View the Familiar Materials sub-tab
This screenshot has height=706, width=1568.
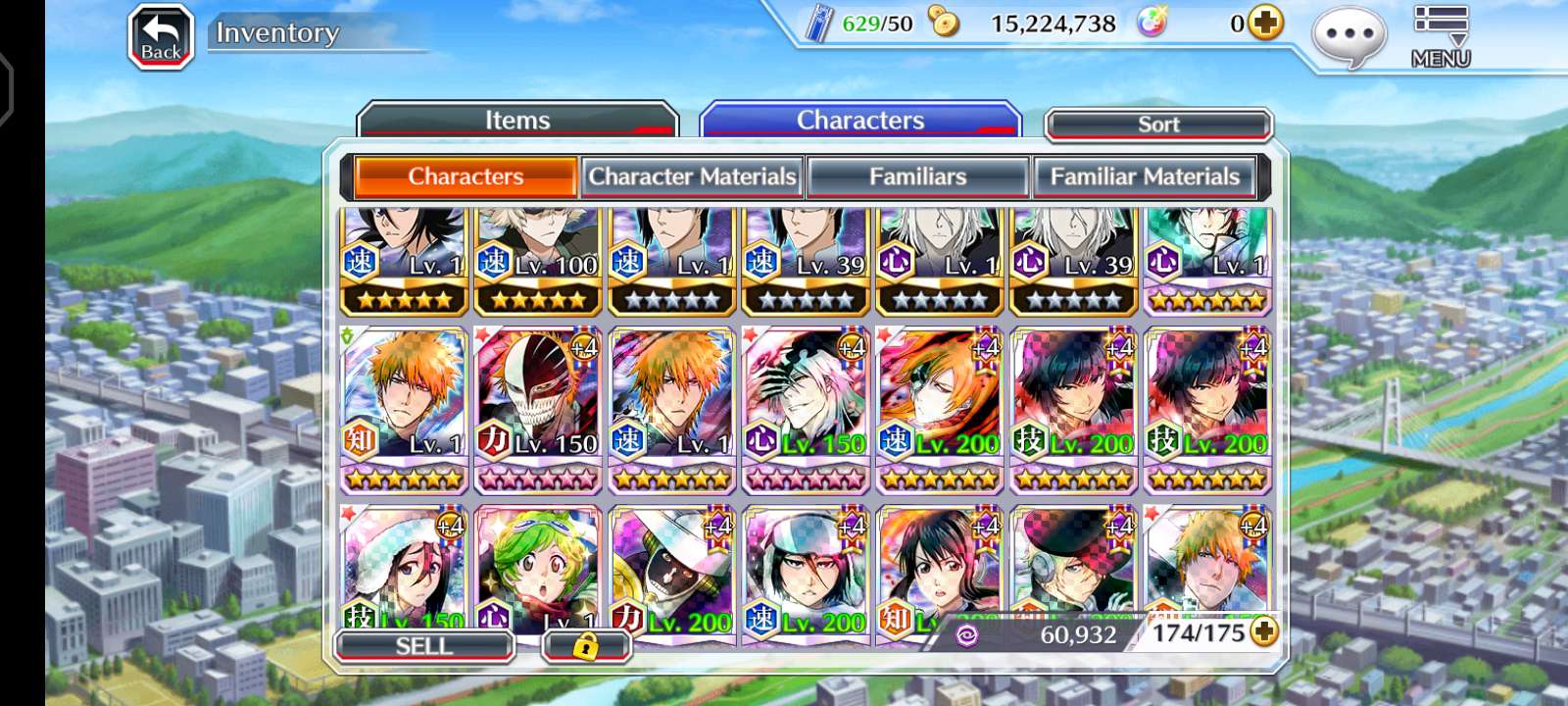point(1145,177)
